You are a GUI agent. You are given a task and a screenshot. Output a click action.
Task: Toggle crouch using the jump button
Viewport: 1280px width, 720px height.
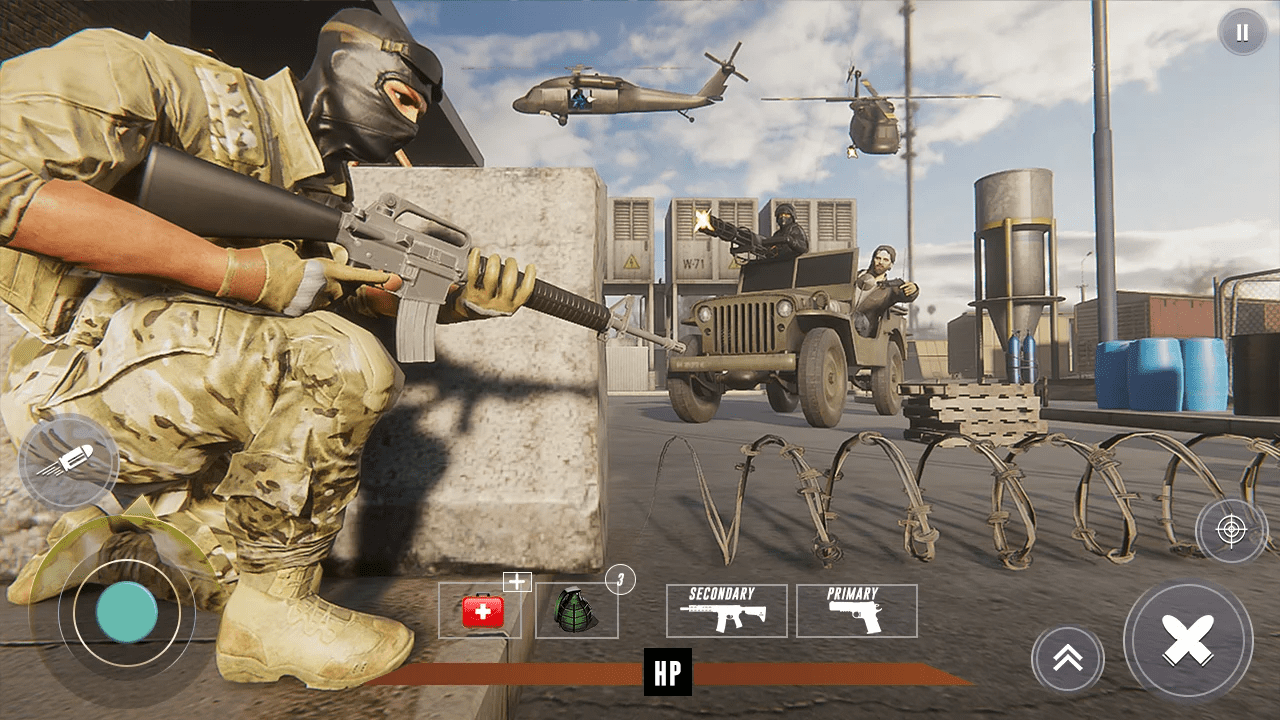(x=1066, y=659)
